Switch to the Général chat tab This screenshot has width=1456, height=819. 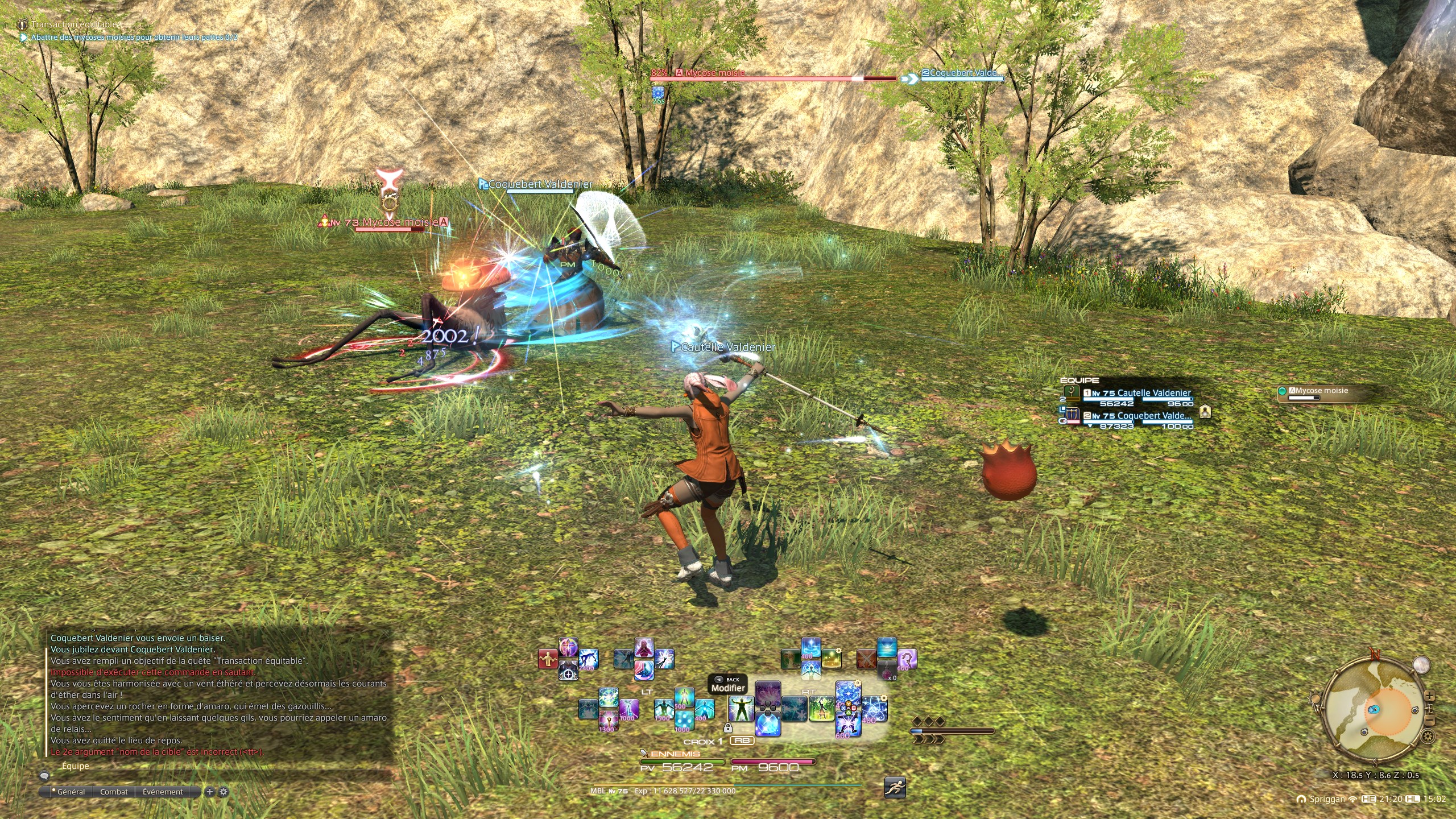[x=71, y=792]
